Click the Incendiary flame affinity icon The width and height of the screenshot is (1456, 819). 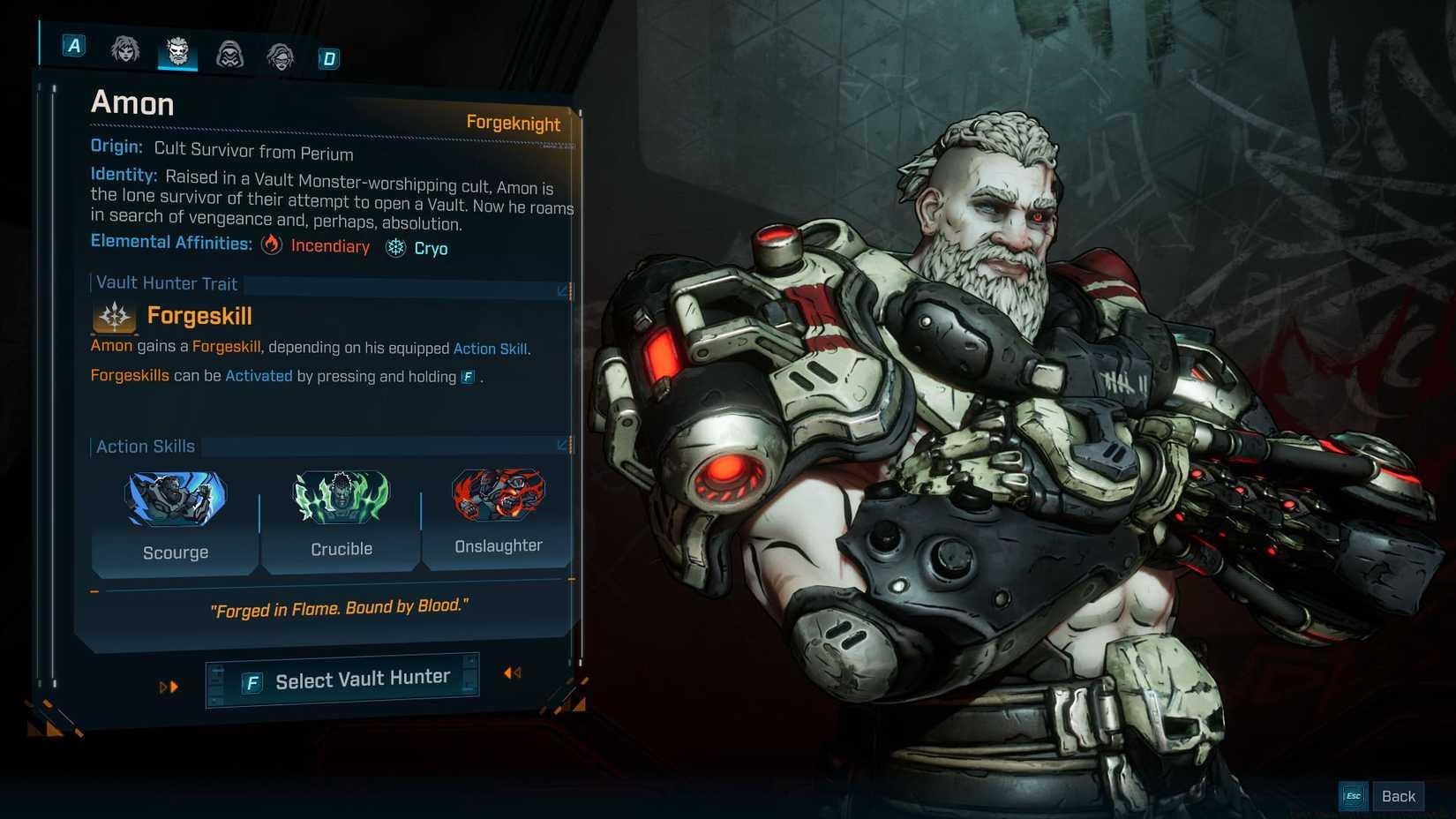[272, 247]
